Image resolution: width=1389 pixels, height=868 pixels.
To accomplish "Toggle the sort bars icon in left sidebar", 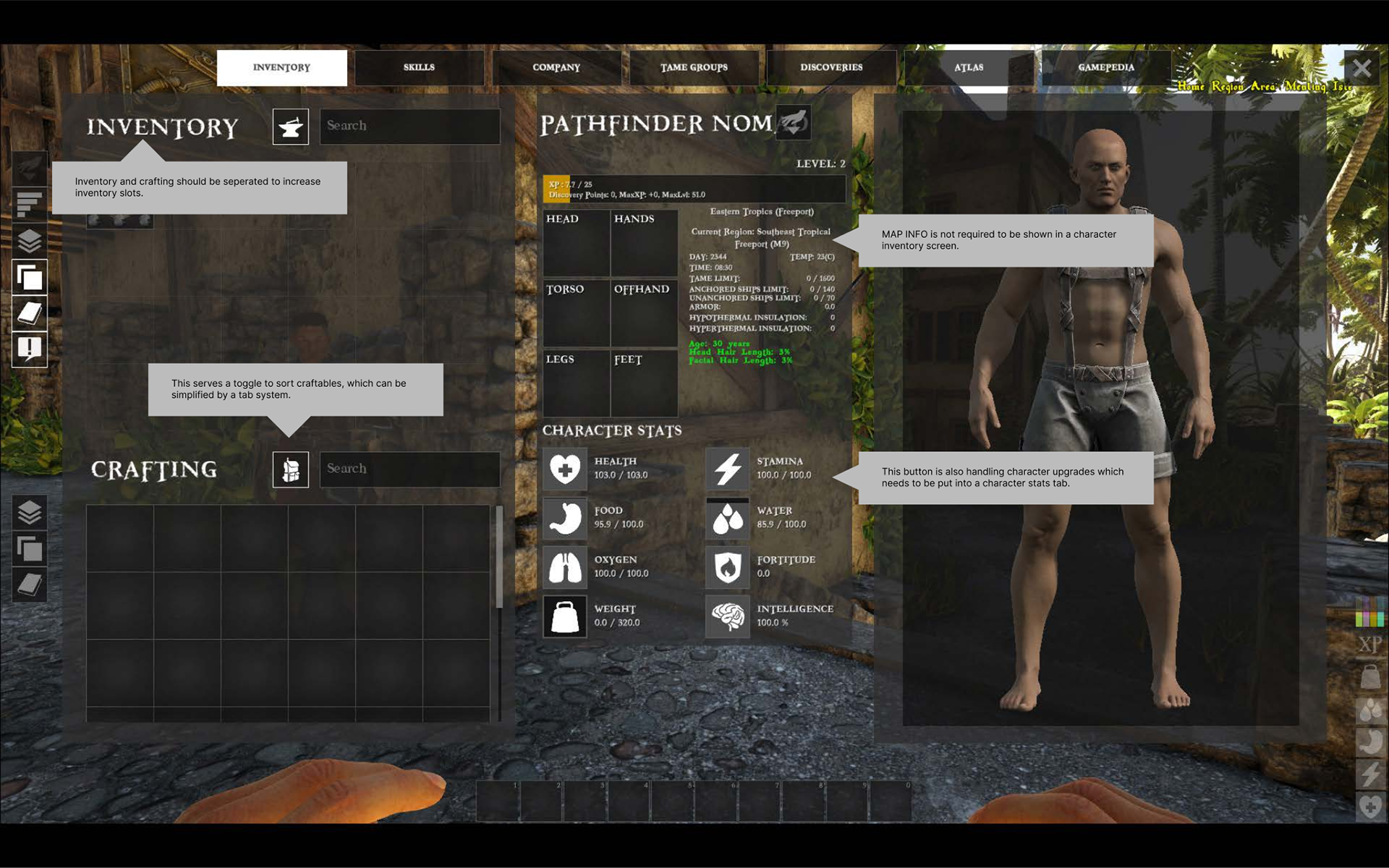I will point(29,203).
